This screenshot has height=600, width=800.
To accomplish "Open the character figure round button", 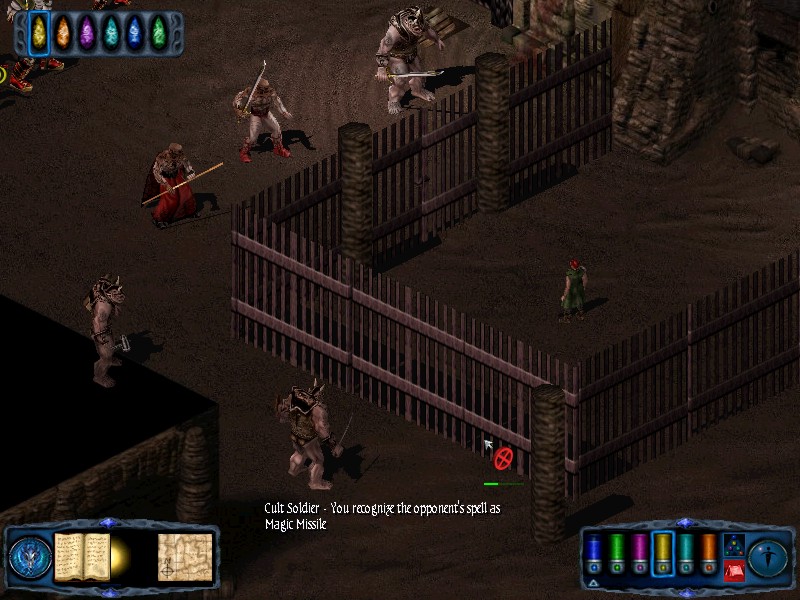I will (769, 556).
